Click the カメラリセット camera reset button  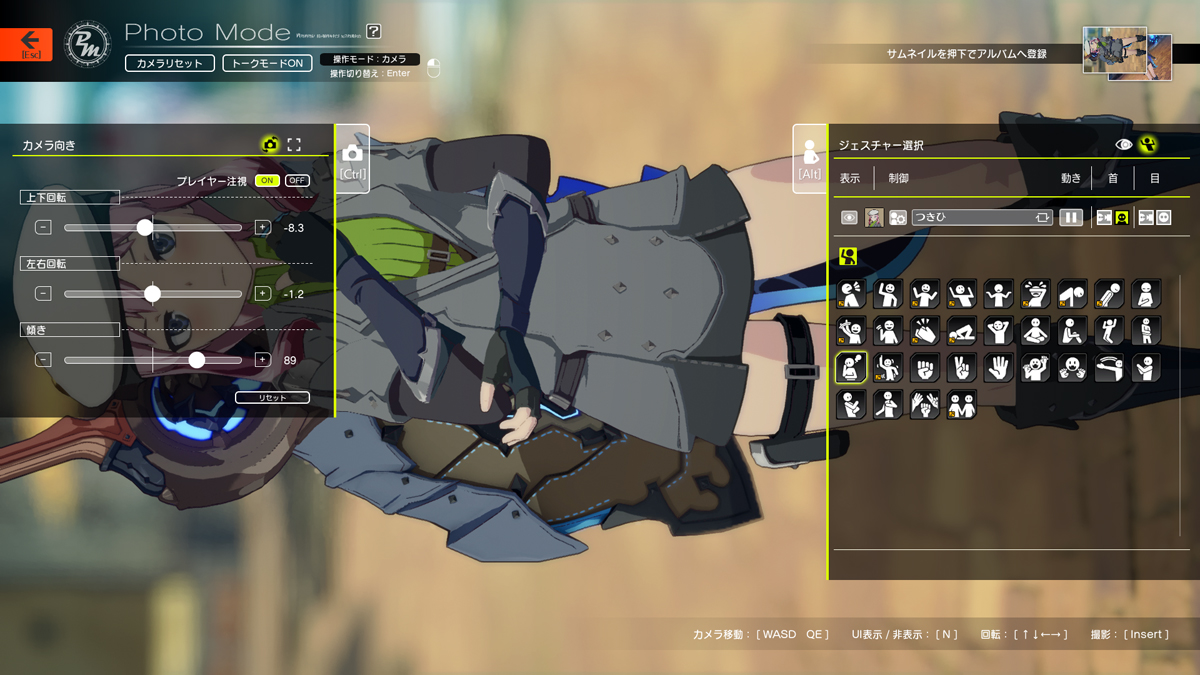point(169,63)
